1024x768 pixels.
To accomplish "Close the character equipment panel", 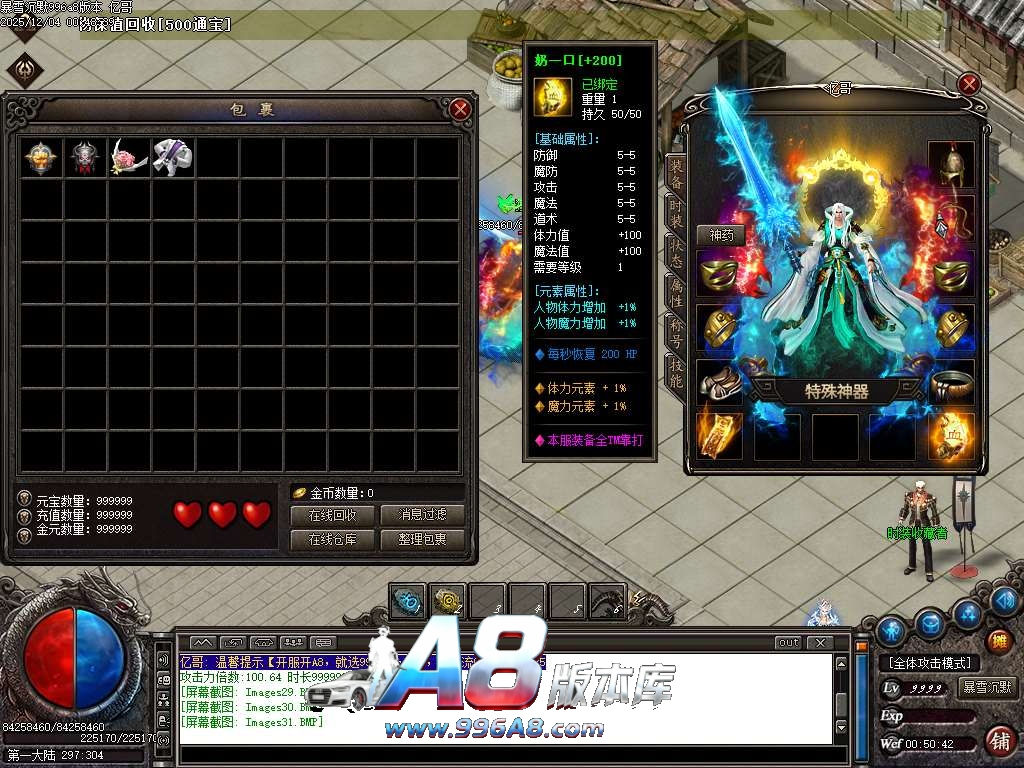I will click(968, 84).
